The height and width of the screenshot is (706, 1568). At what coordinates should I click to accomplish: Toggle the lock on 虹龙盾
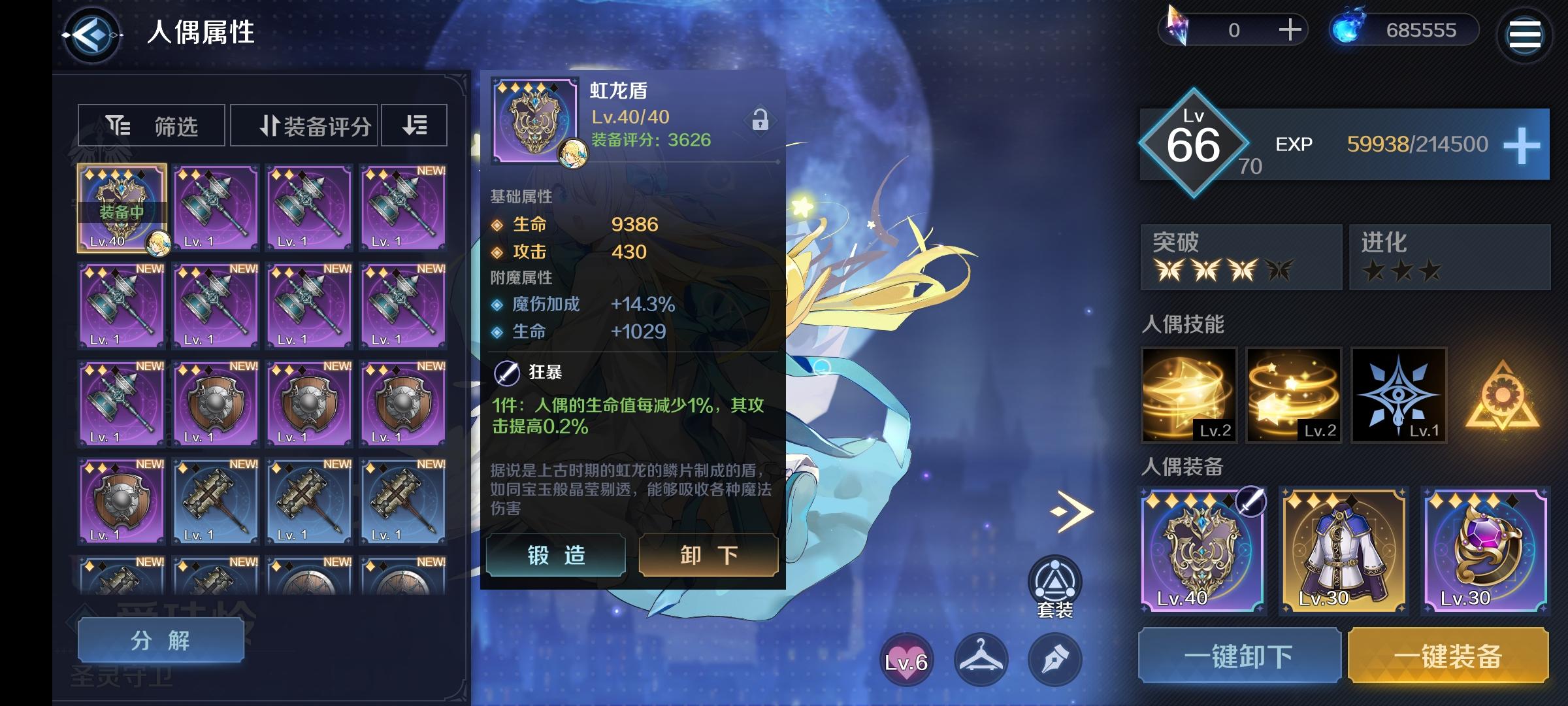click(760, 120)
